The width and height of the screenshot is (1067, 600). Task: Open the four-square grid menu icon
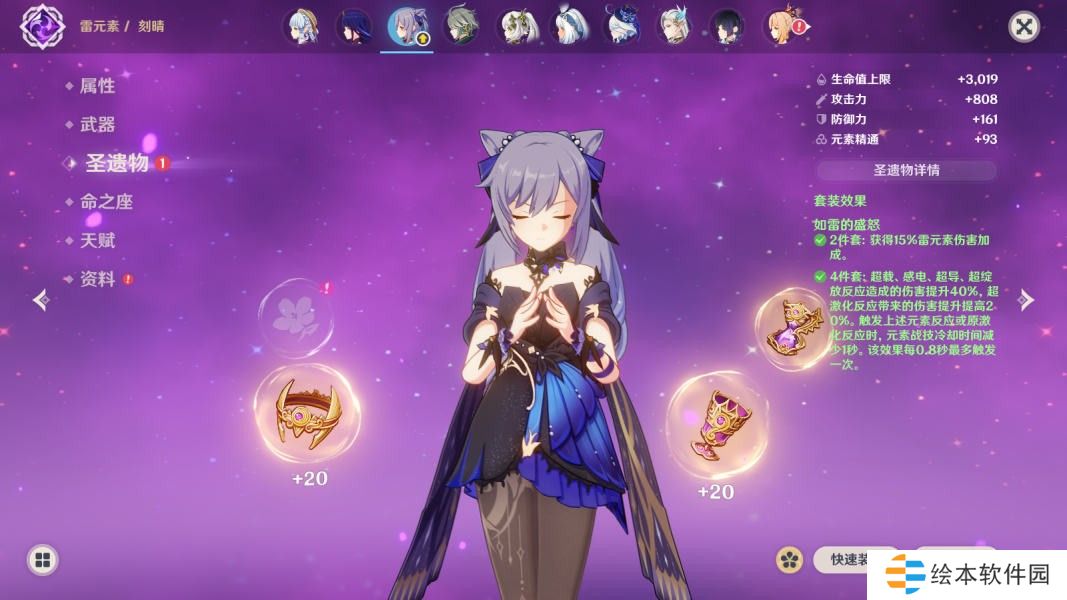pyautogui.click(x=42, y=559)
